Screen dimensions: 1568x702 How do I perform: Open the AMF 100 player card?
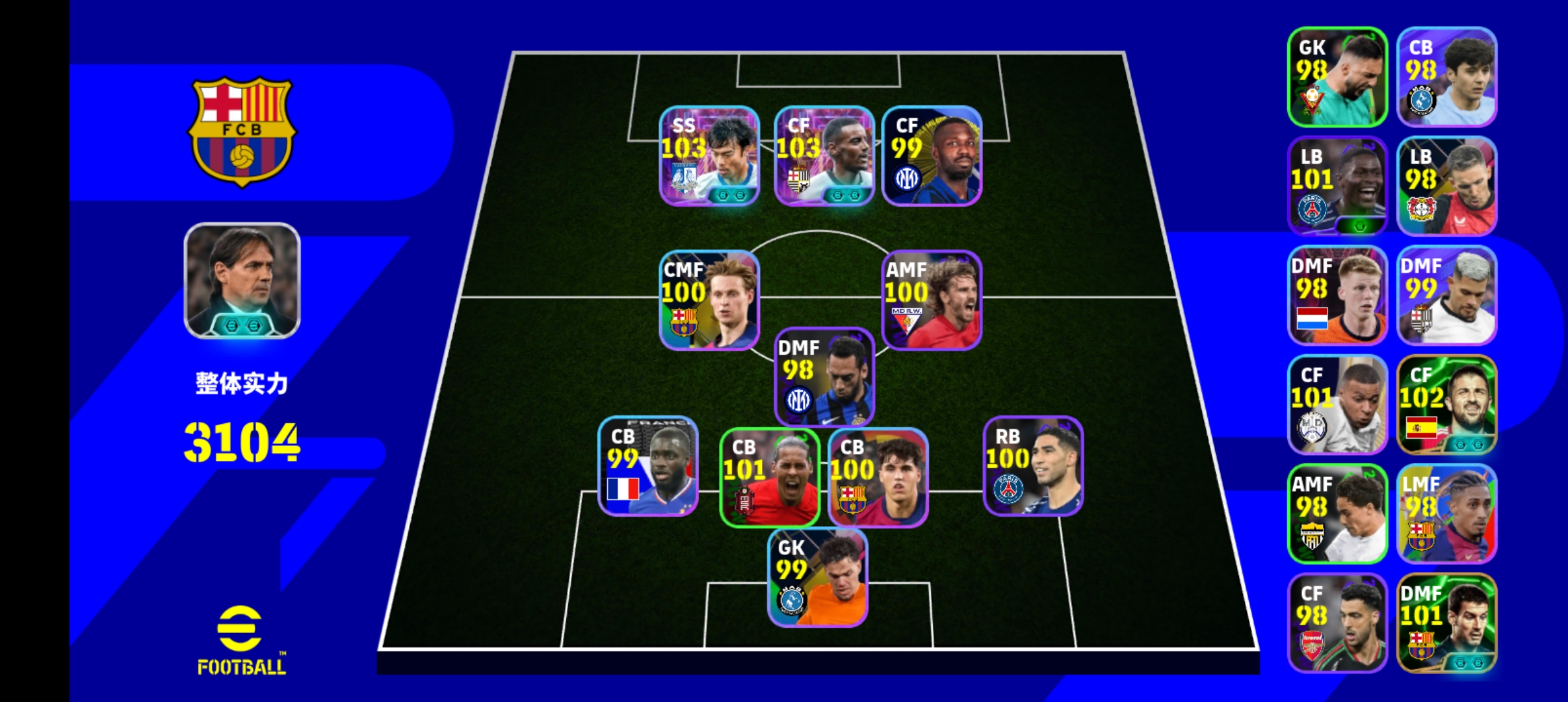click(932, 300)
